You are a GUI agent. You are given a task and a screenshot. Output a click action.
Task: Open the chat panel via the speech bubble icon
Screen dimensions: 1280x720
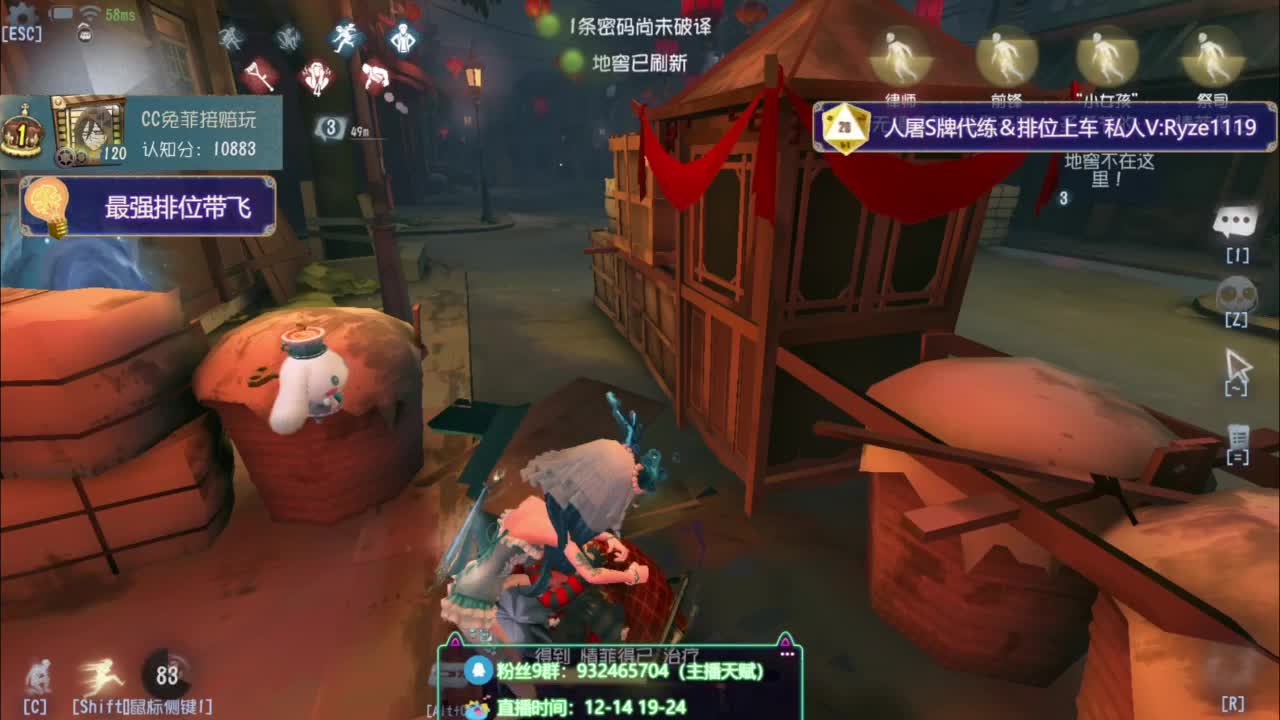coord(1237,218)
